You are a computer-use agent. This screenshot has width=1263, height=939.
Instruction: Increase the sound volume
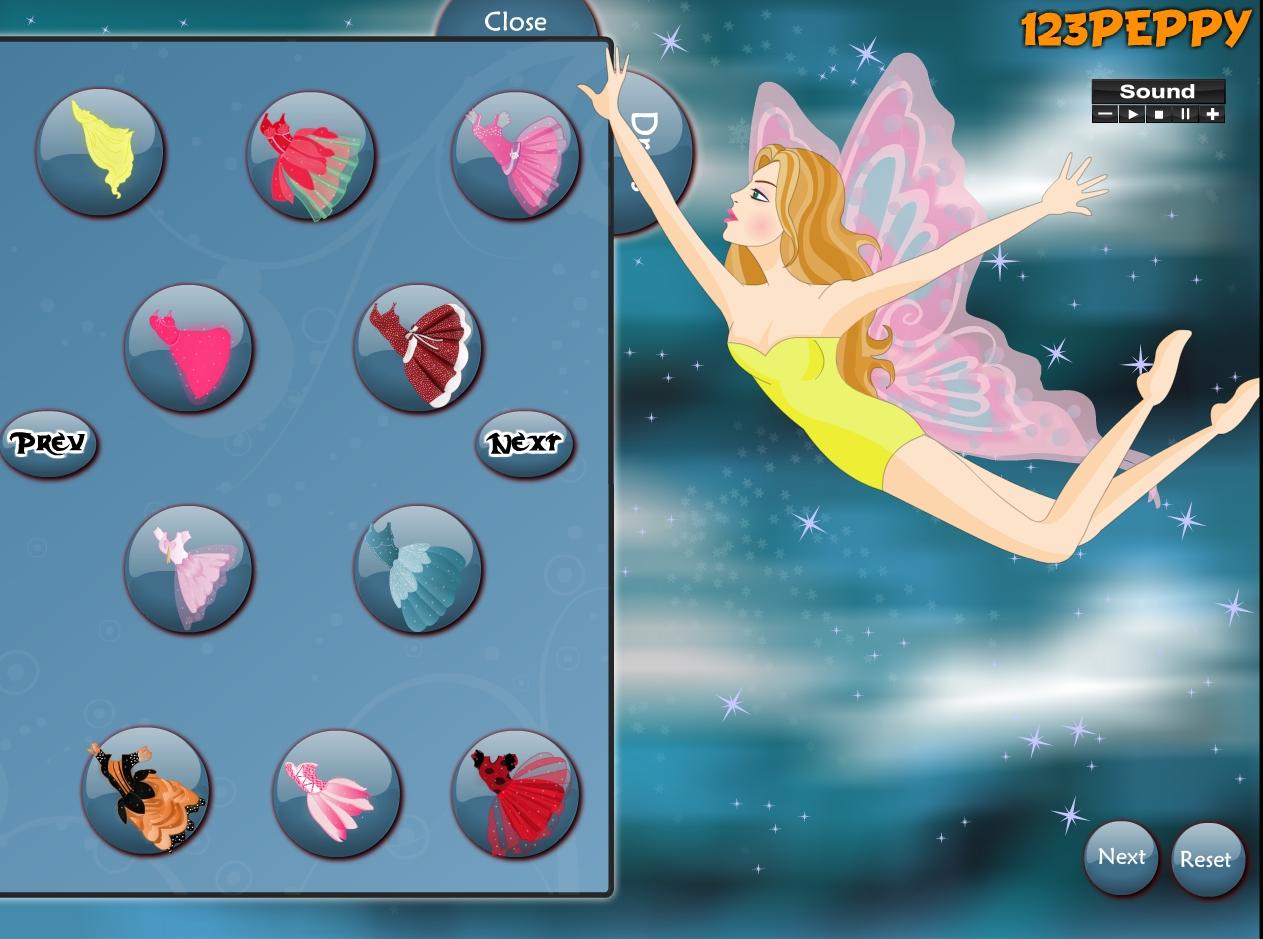click(1213, 114)
